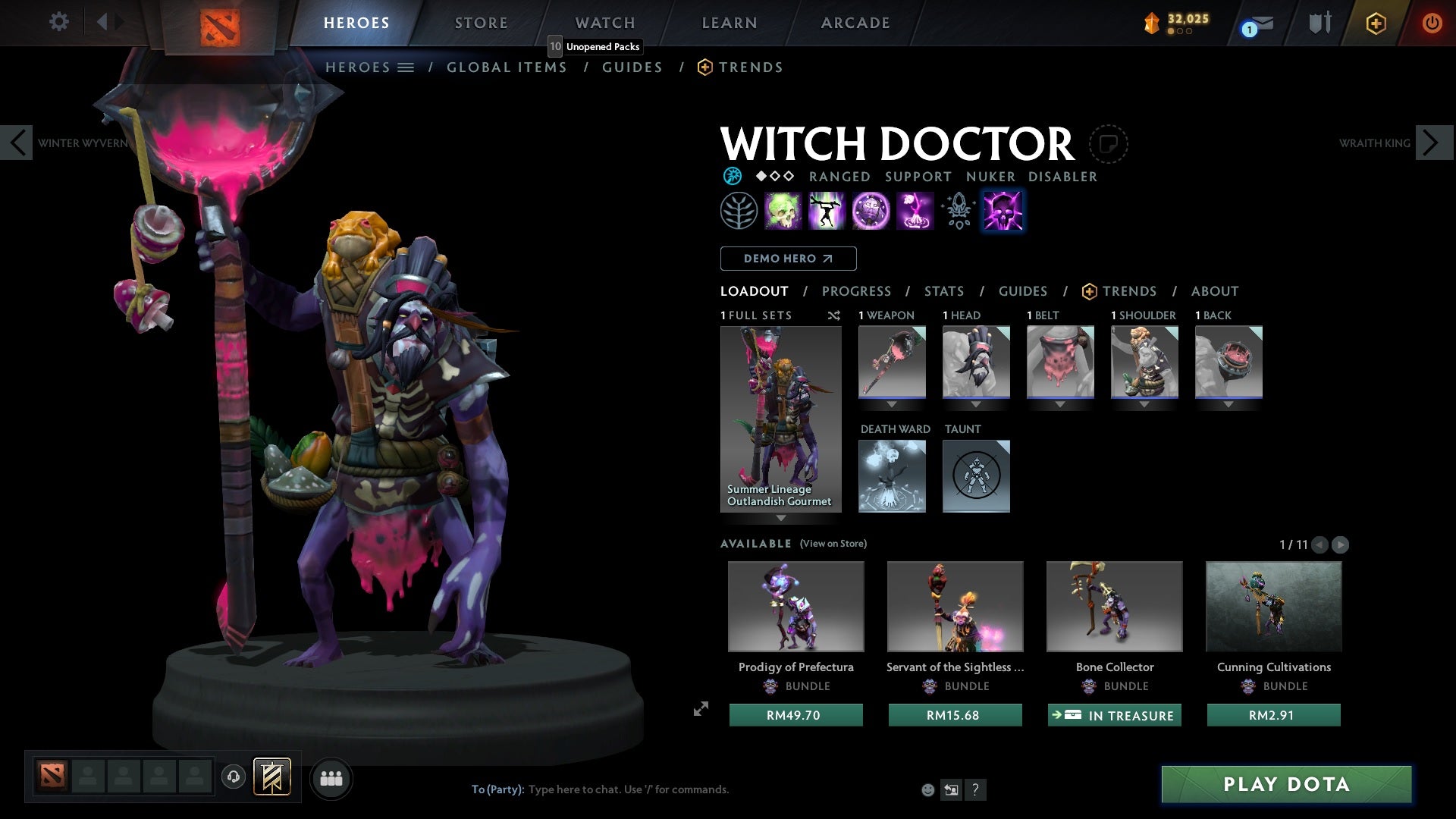Viewport: 1456px width, 819px height.
Task: Click the Trends hexagon icon near Guides
Action: tap(704, 67)
